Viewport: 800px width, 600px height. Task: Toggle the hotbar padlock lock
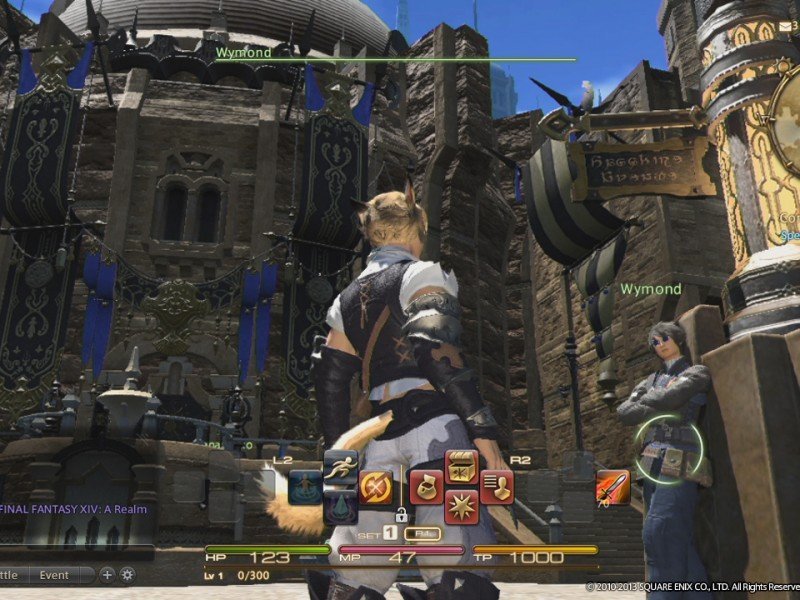point(401,516)
